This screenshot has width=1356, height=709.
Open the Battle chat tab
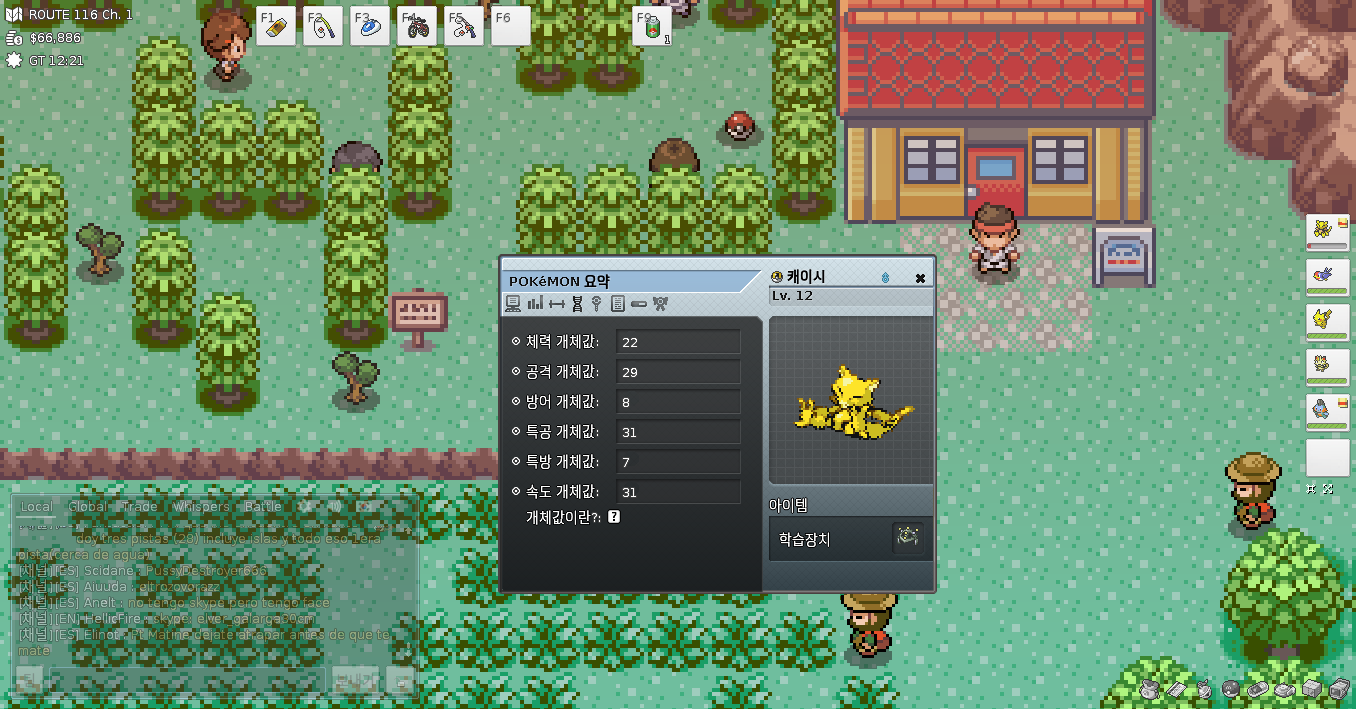click(263, 506)
